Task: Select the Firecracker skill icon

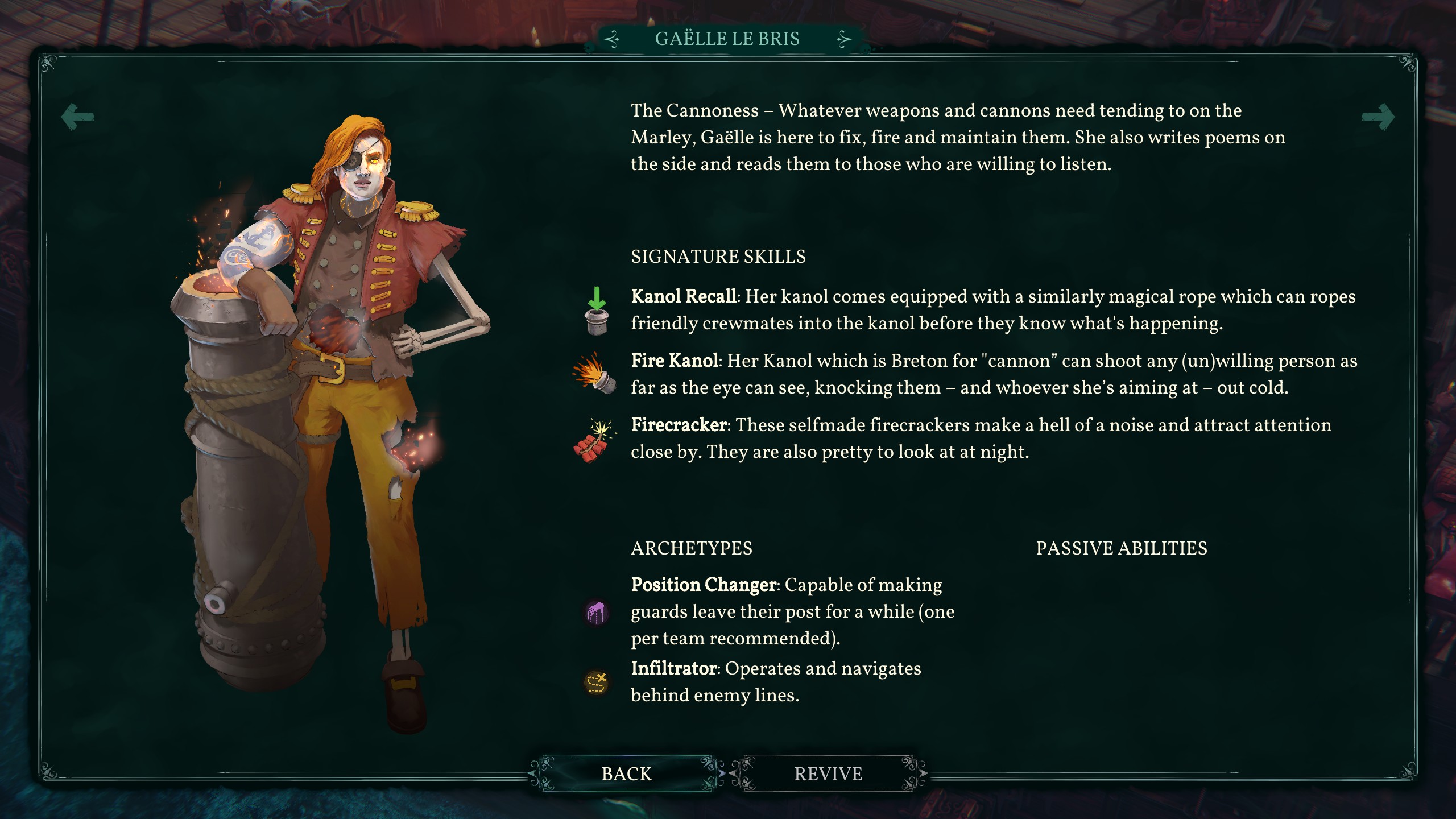Action: pos(594,440)
